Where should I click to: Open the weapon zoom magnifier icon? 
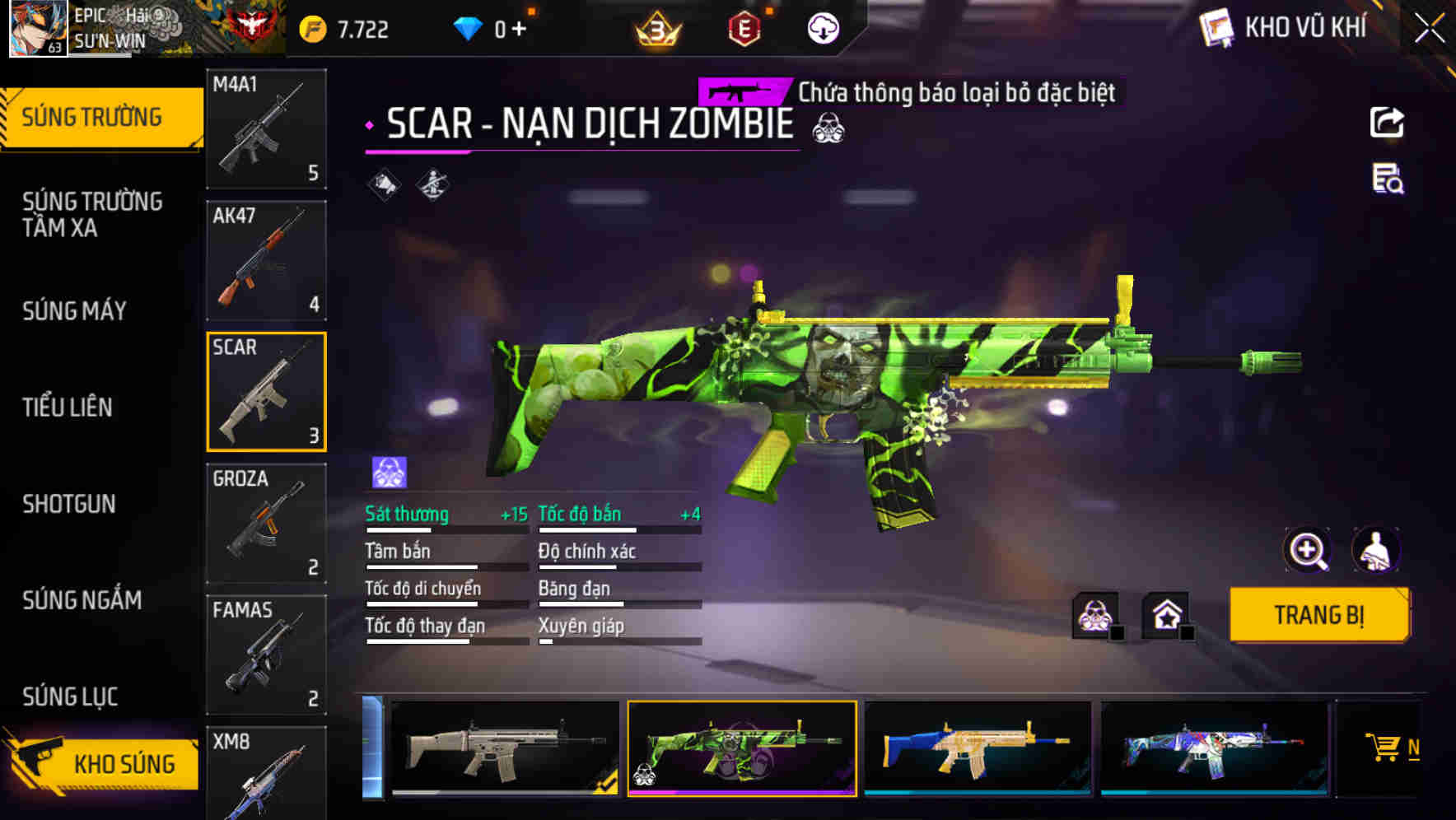pyautogui.click(x=1309, y=550)
